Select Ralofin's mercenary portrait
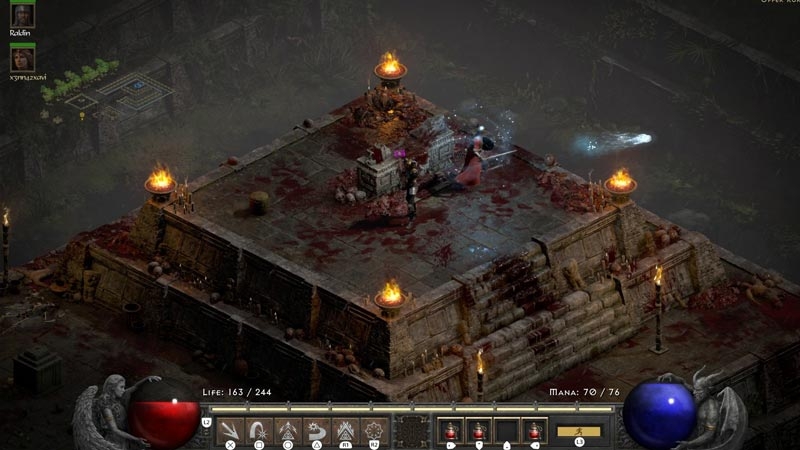 point(22,15)
